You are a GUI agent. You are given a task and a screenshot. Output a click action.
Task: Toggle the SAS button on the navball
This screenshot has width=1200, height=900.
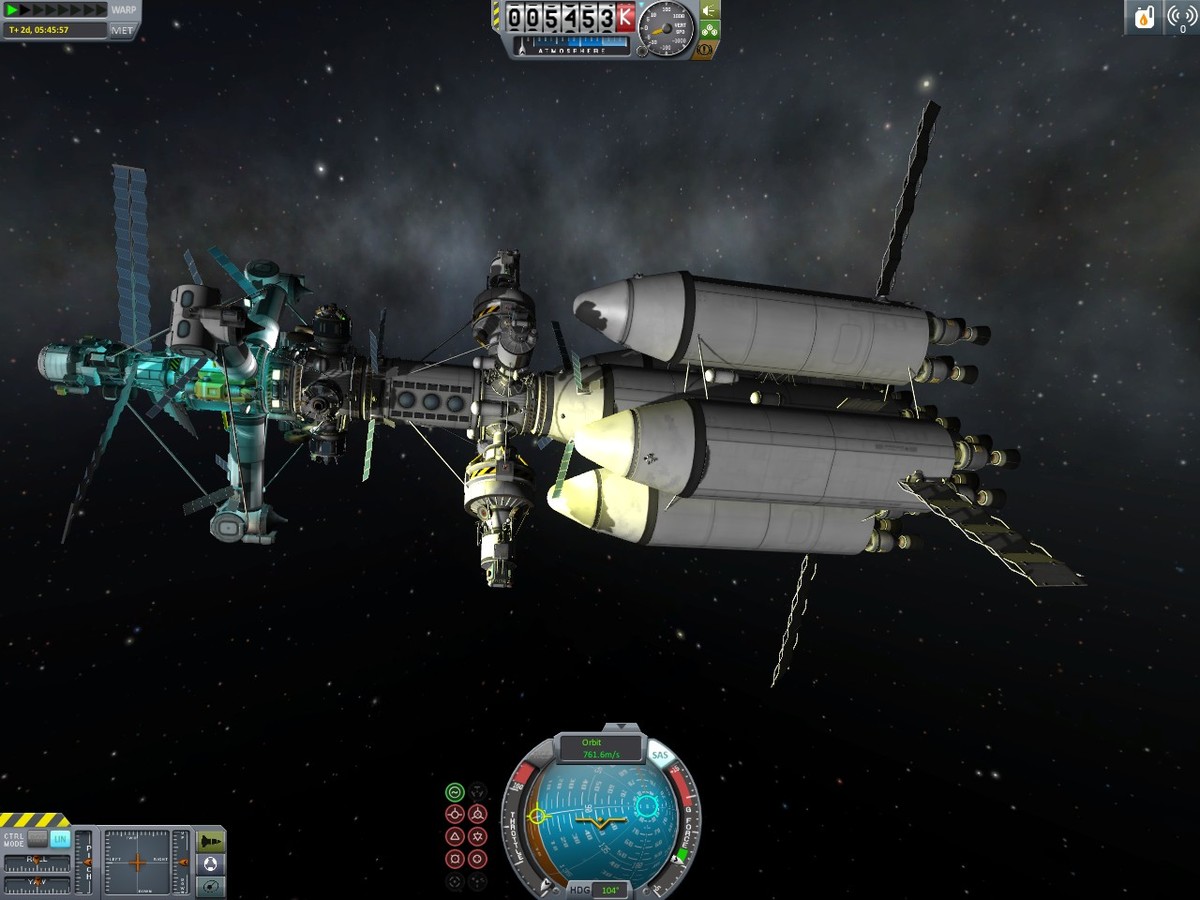click(x=659, y=756)
